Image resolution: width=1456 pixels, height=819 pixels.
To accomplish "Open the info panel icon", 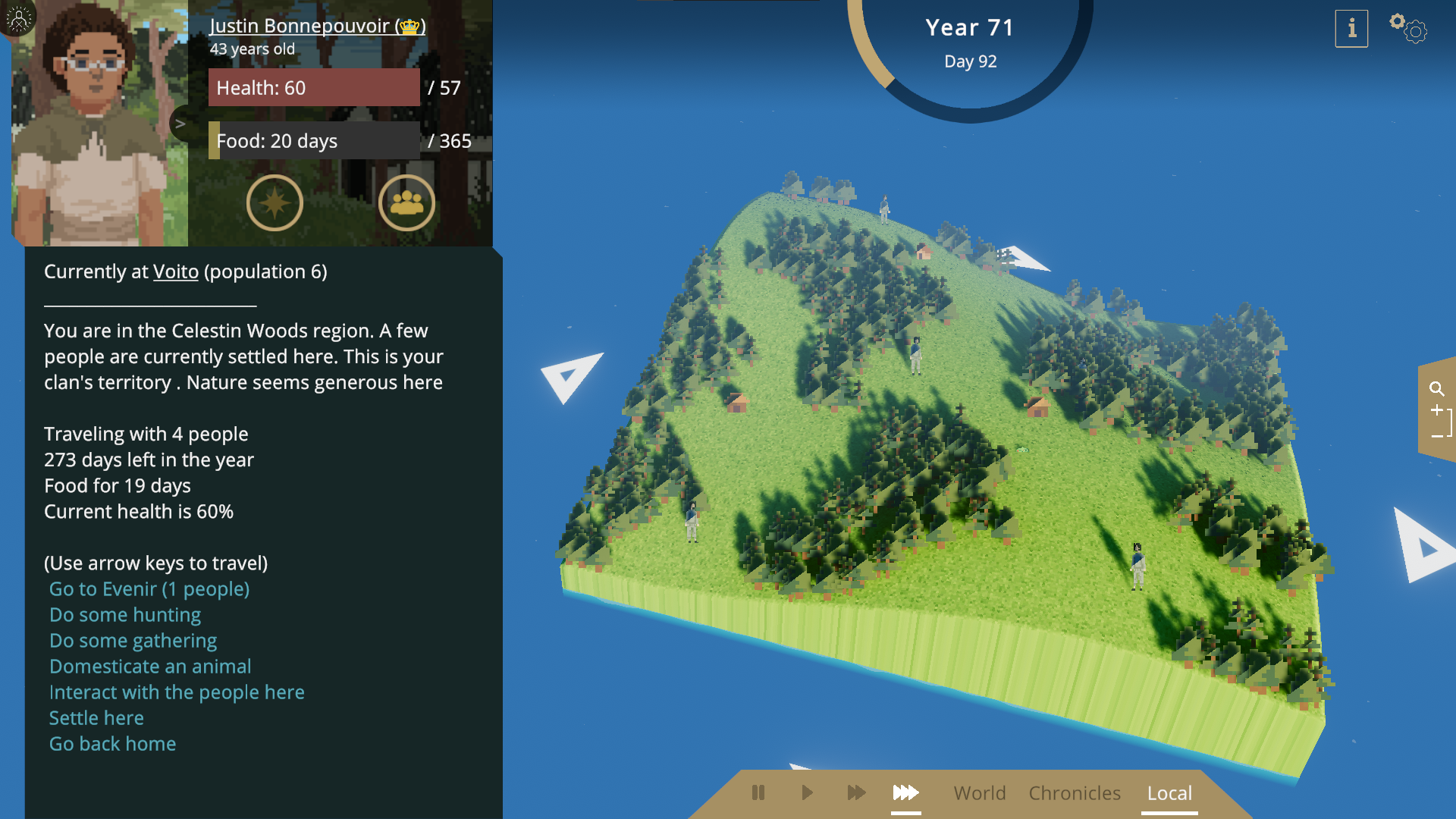I will point(1351,29).
